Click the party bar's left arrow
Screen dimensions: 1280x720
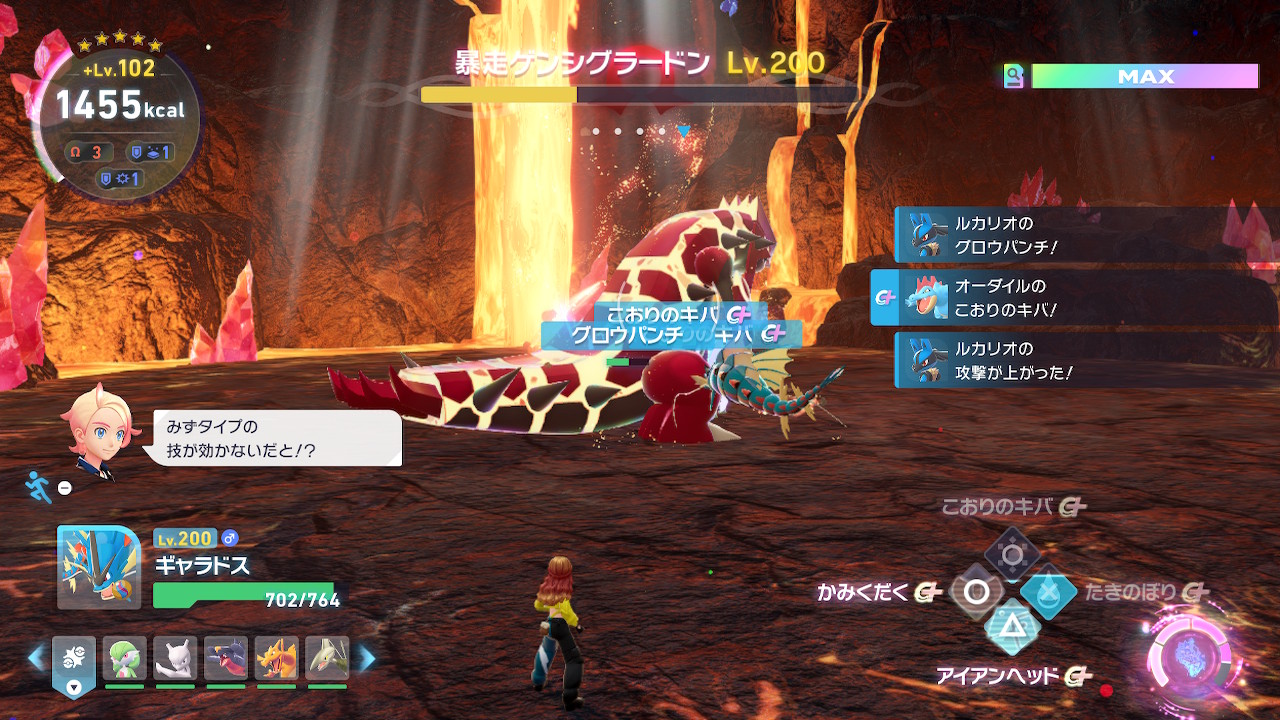(36, 658)
